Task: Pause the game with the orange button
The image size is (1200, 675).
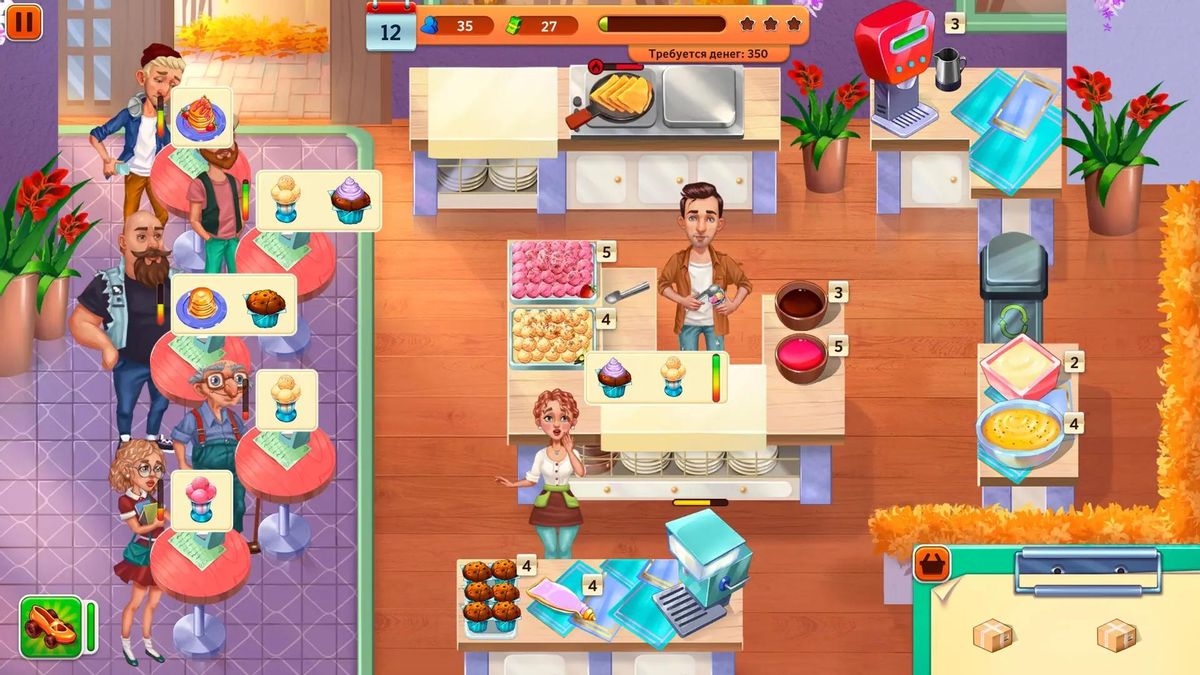Action: (x=25, y=21)
